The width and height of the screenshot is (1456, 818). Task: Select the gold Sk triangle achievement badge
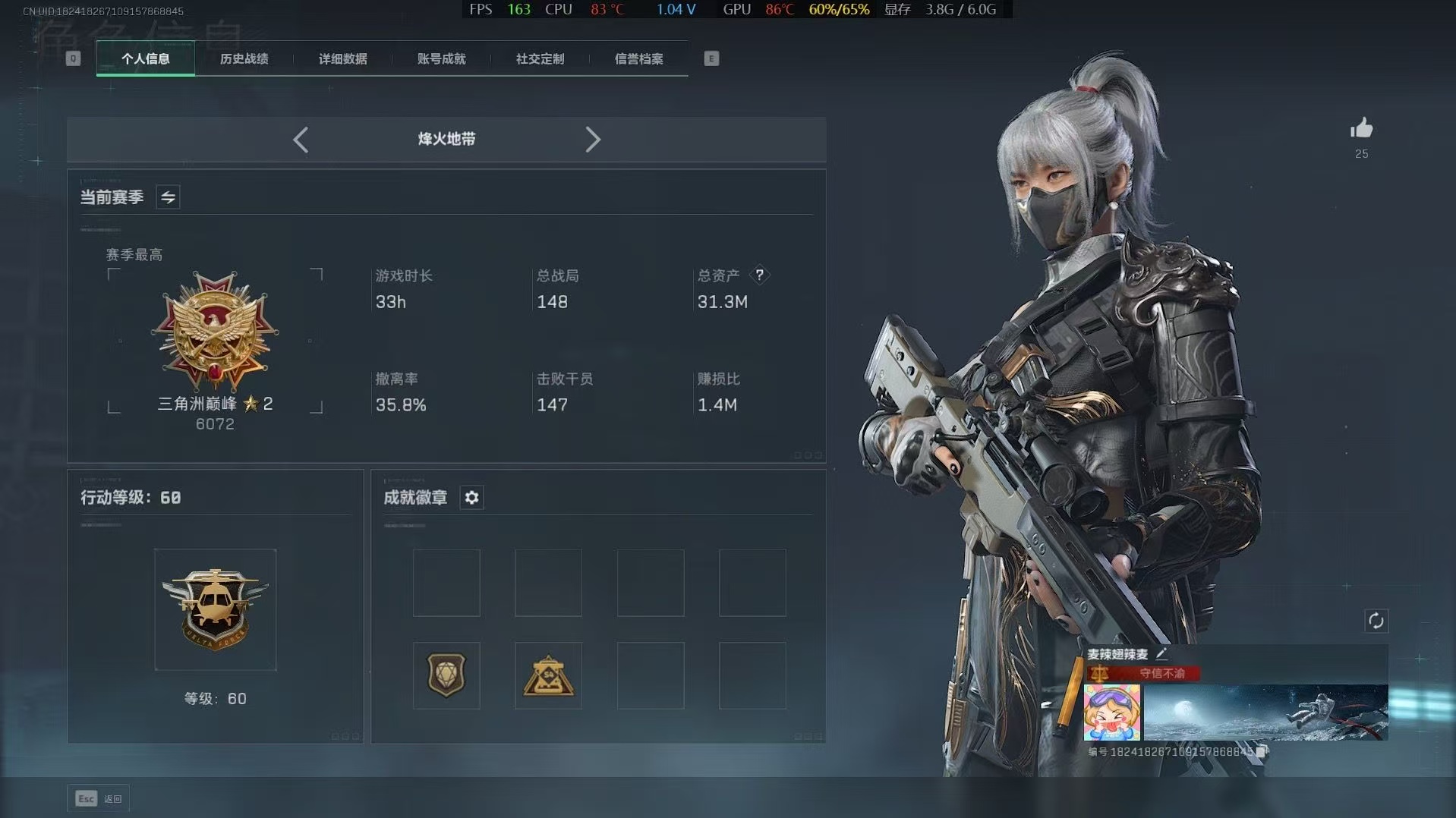pos(548,675)
